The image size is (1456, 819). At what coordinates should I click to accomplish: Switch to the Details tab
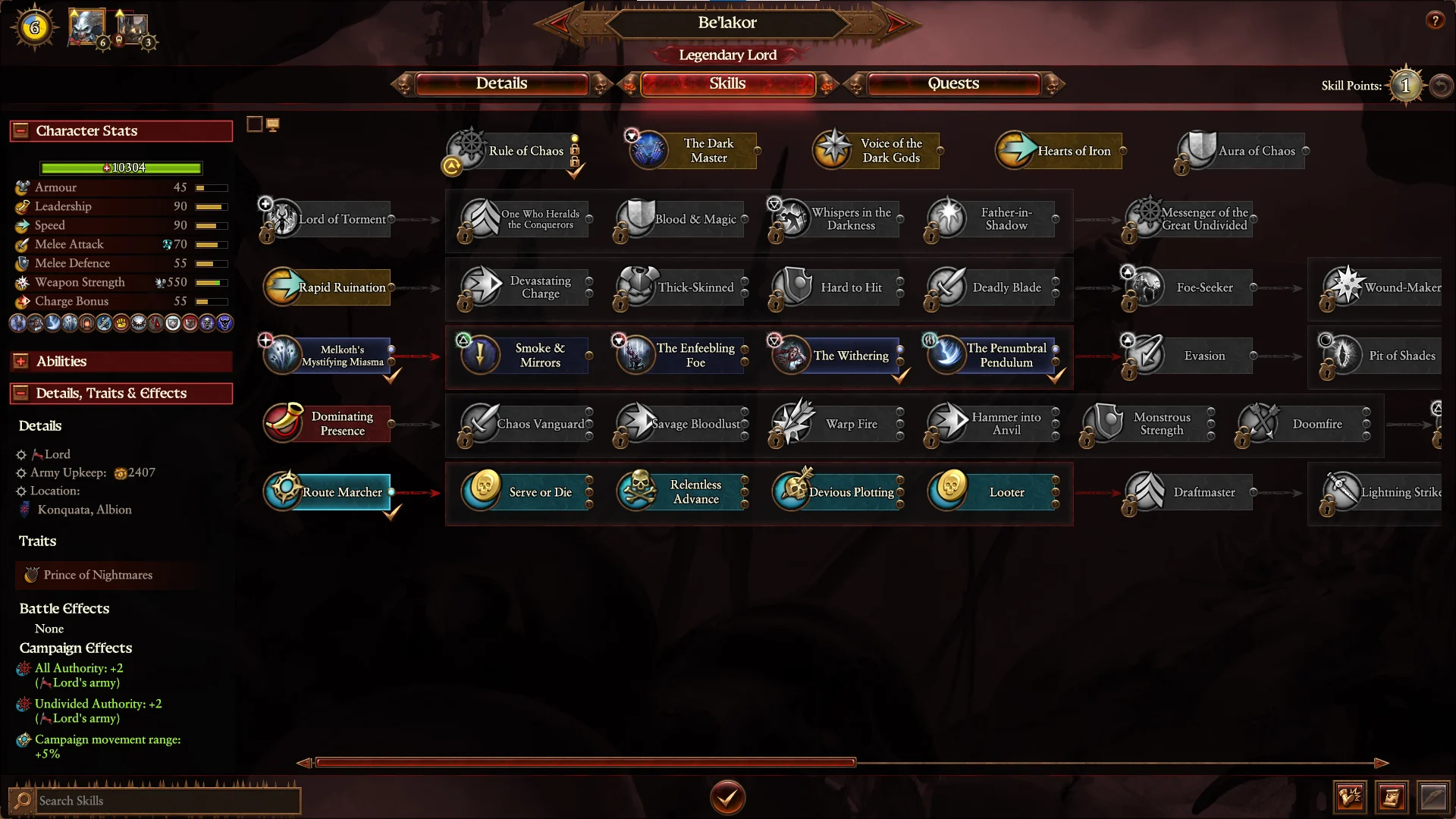[x=501, y=83]
